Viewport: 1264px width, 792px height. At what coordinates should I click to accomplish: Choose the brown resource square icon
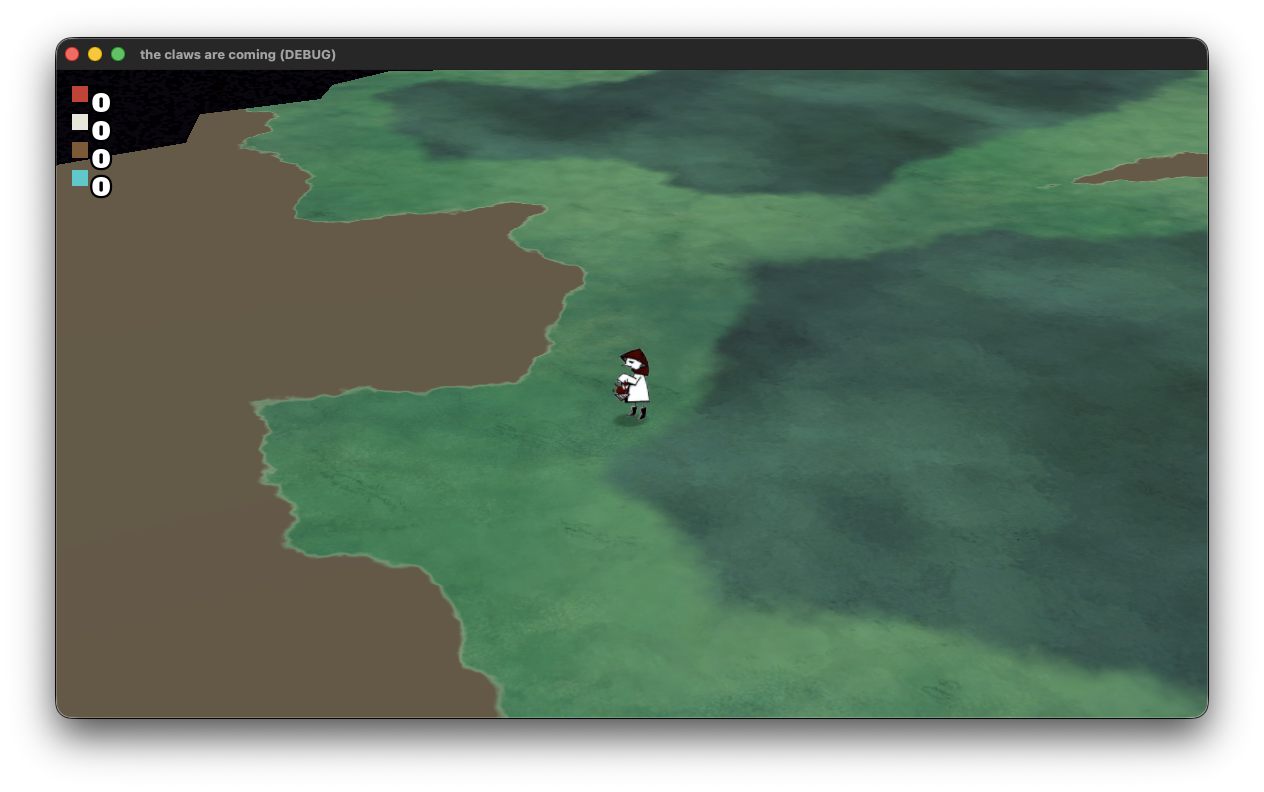coord(80,150)
